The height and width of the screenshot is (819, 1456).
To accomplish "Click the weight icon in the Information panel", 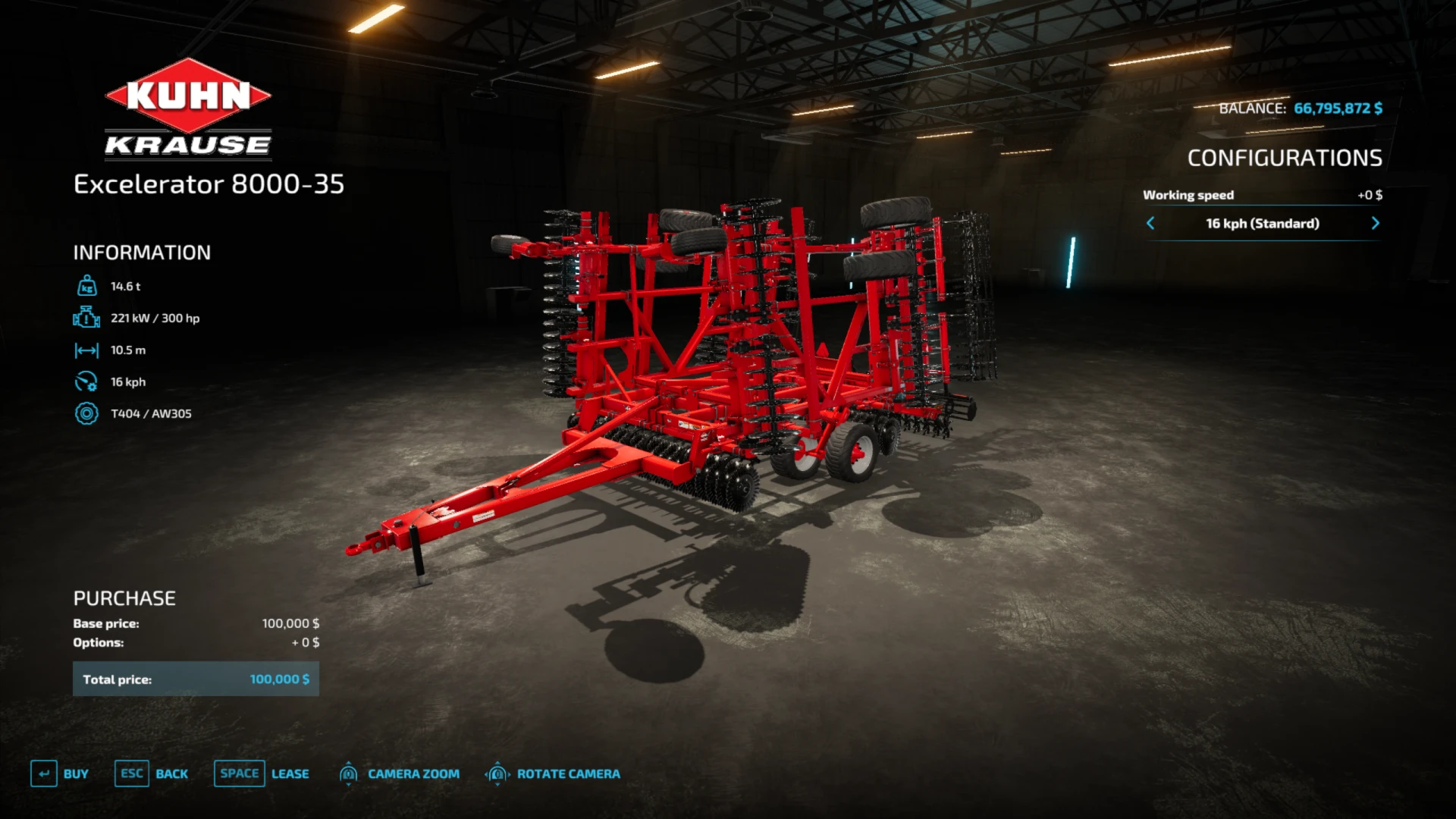I will (88, 287).
